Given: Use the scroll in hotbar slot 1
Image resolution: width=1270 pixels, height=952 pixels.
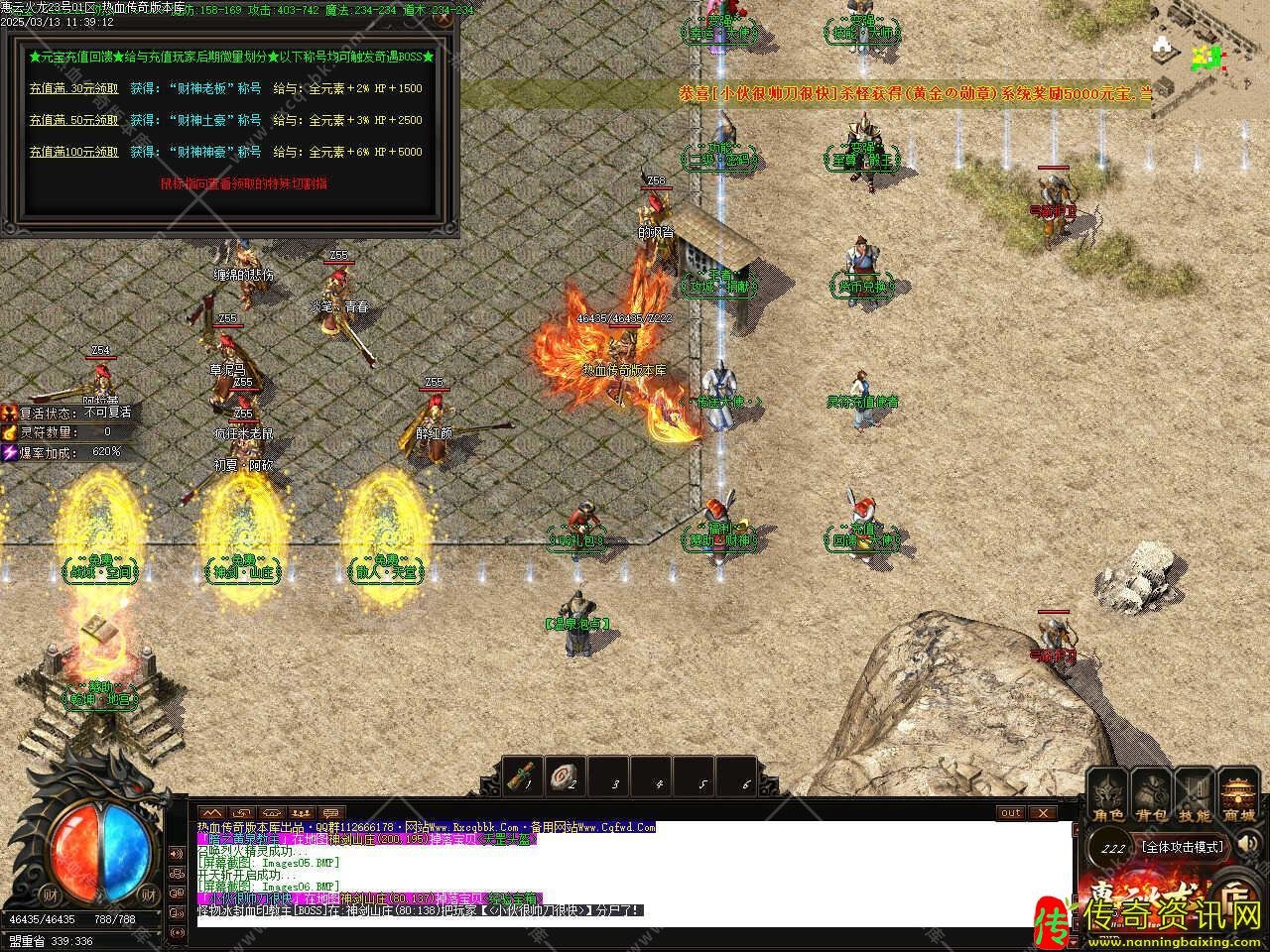Looking at the screenshot, I should (x=524, y=776).
